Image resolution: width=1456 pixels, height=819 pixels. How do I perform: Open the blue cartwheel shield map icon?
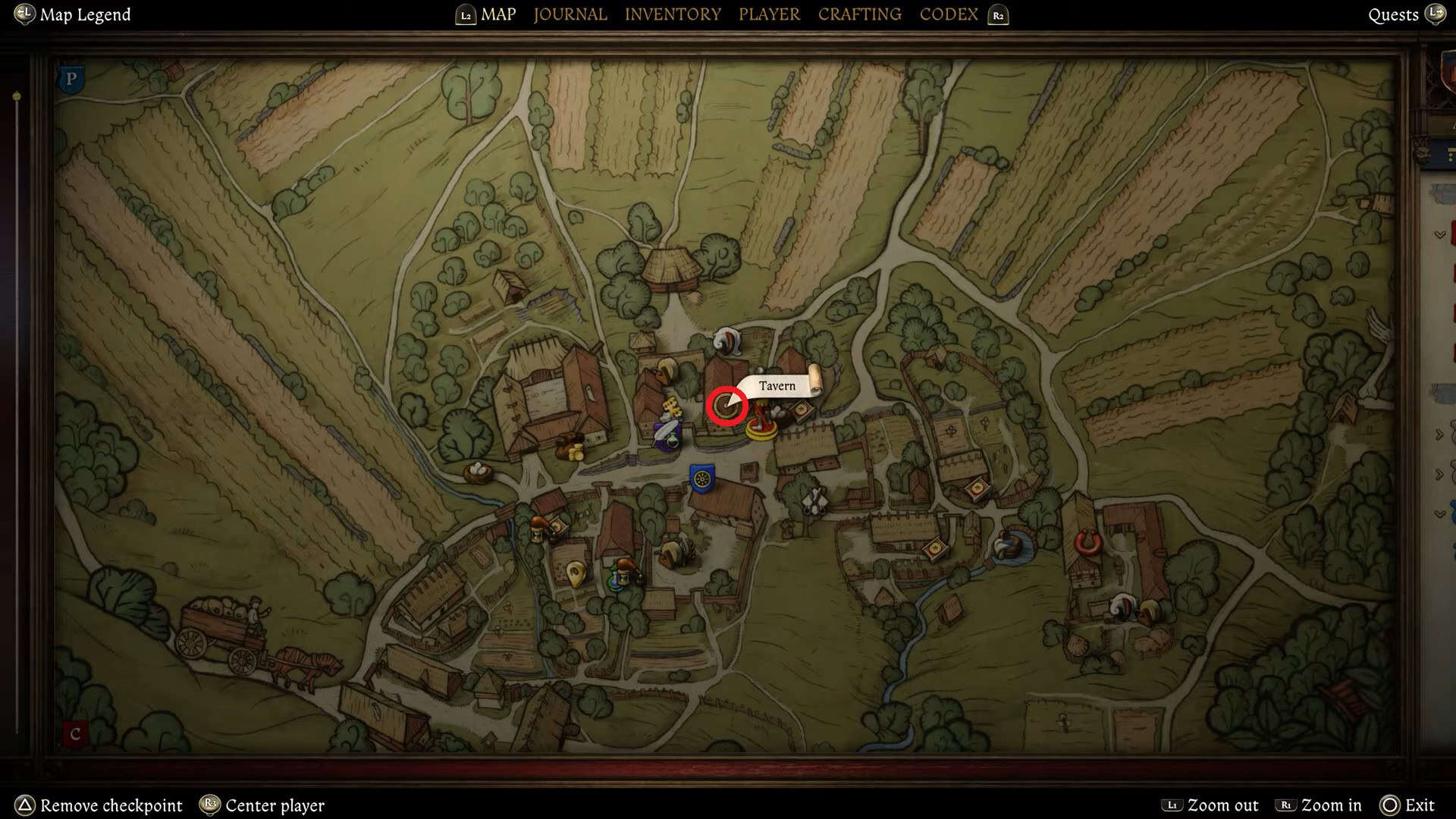702,479
